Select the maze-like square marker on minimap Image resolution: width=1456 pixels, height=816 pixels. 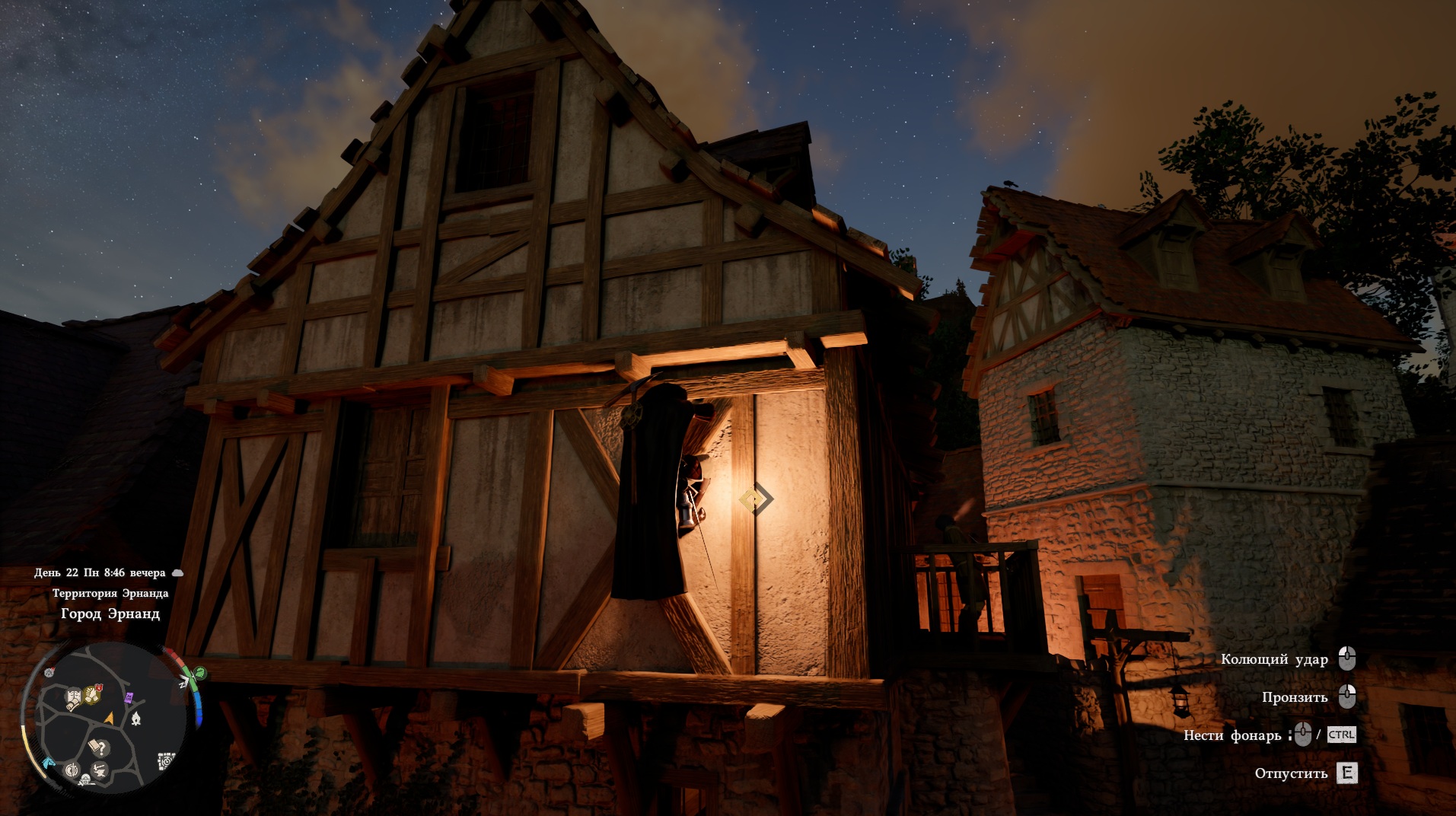[x=166, y=761]
